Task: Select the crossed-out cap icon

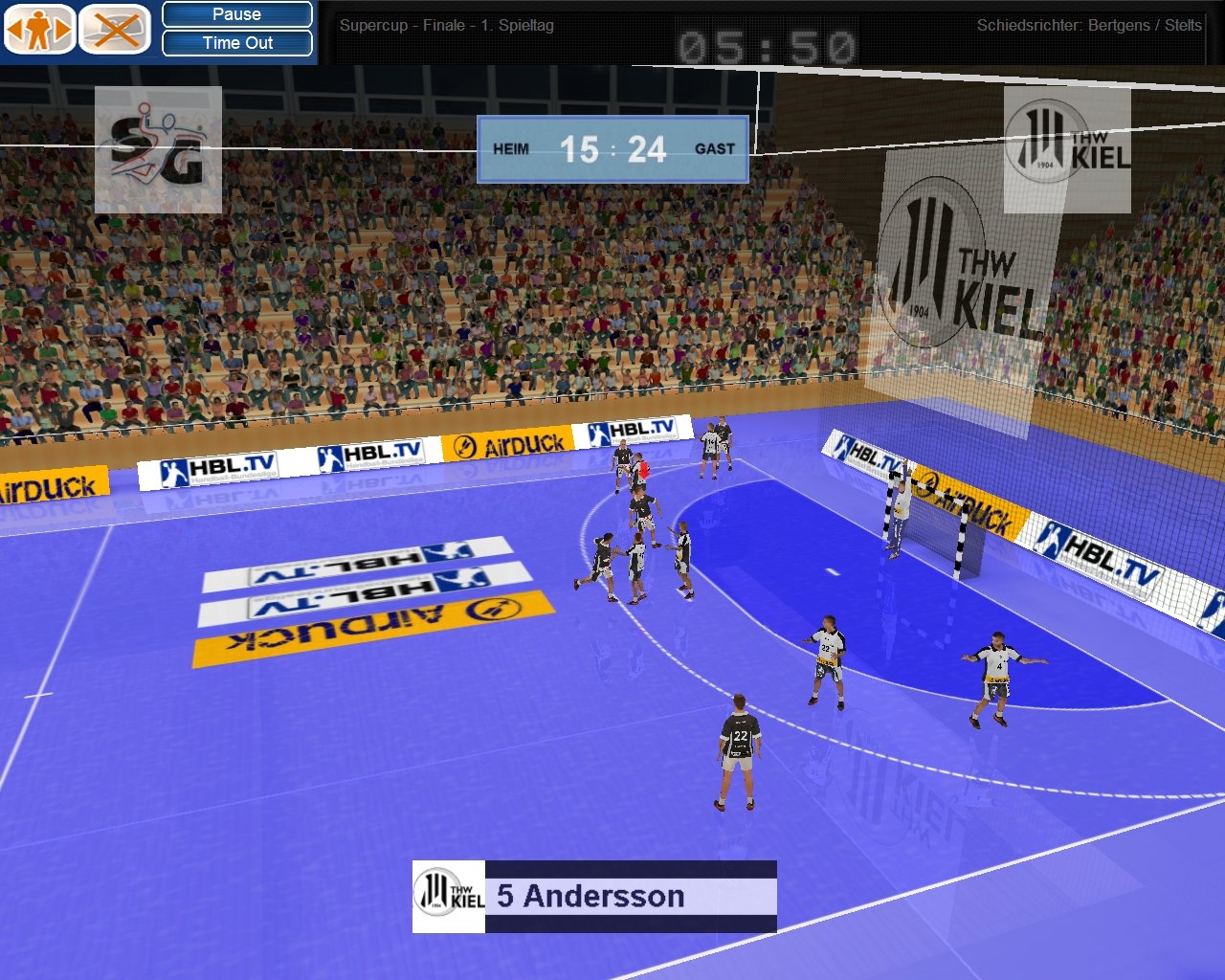Action: coord(115,30)
